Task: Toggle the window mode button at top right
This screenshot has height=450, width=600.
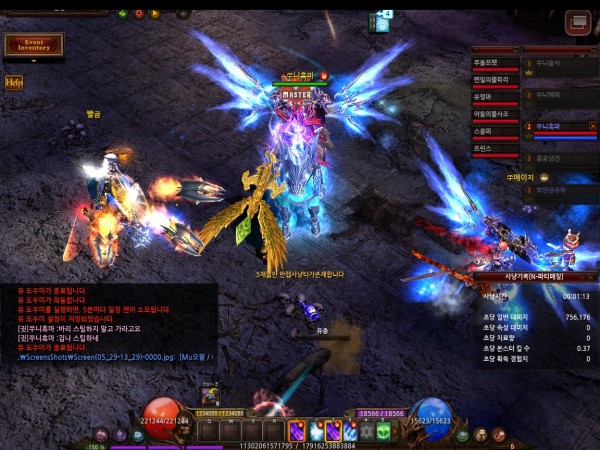Action: 577,22
